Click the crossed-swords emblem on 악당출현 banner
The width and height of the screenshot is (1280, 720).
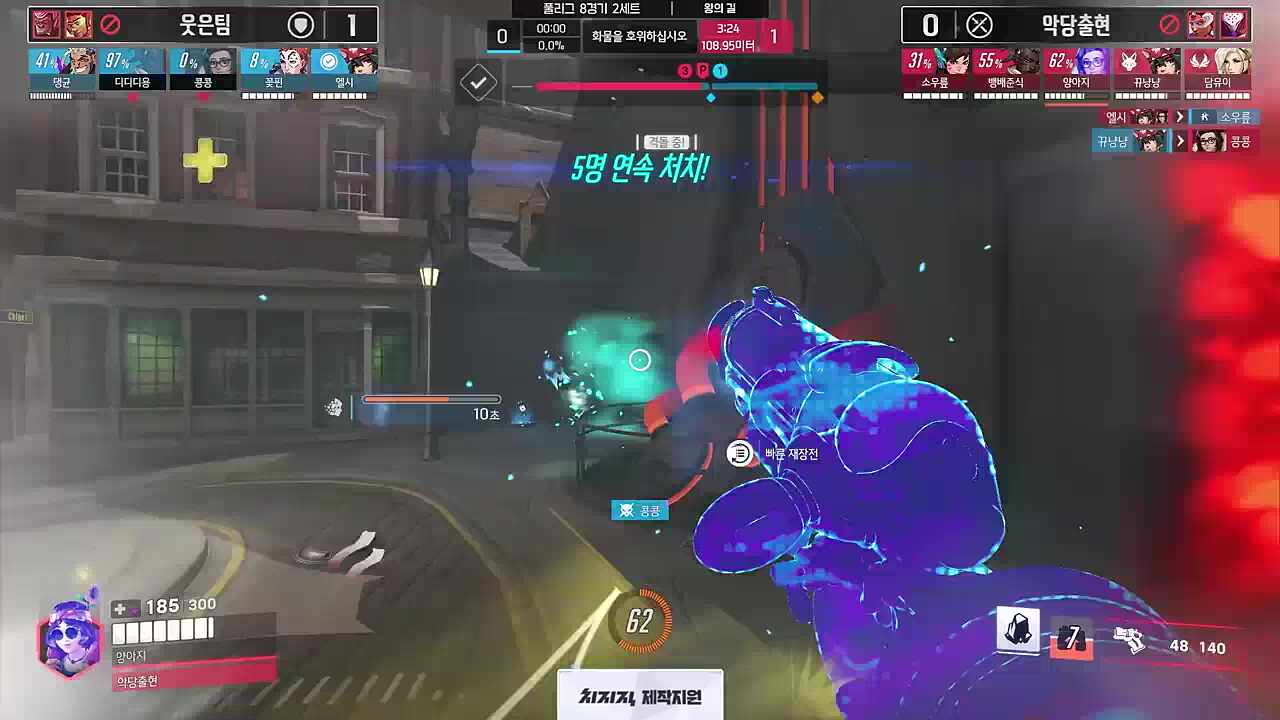(x=978, y=26)
